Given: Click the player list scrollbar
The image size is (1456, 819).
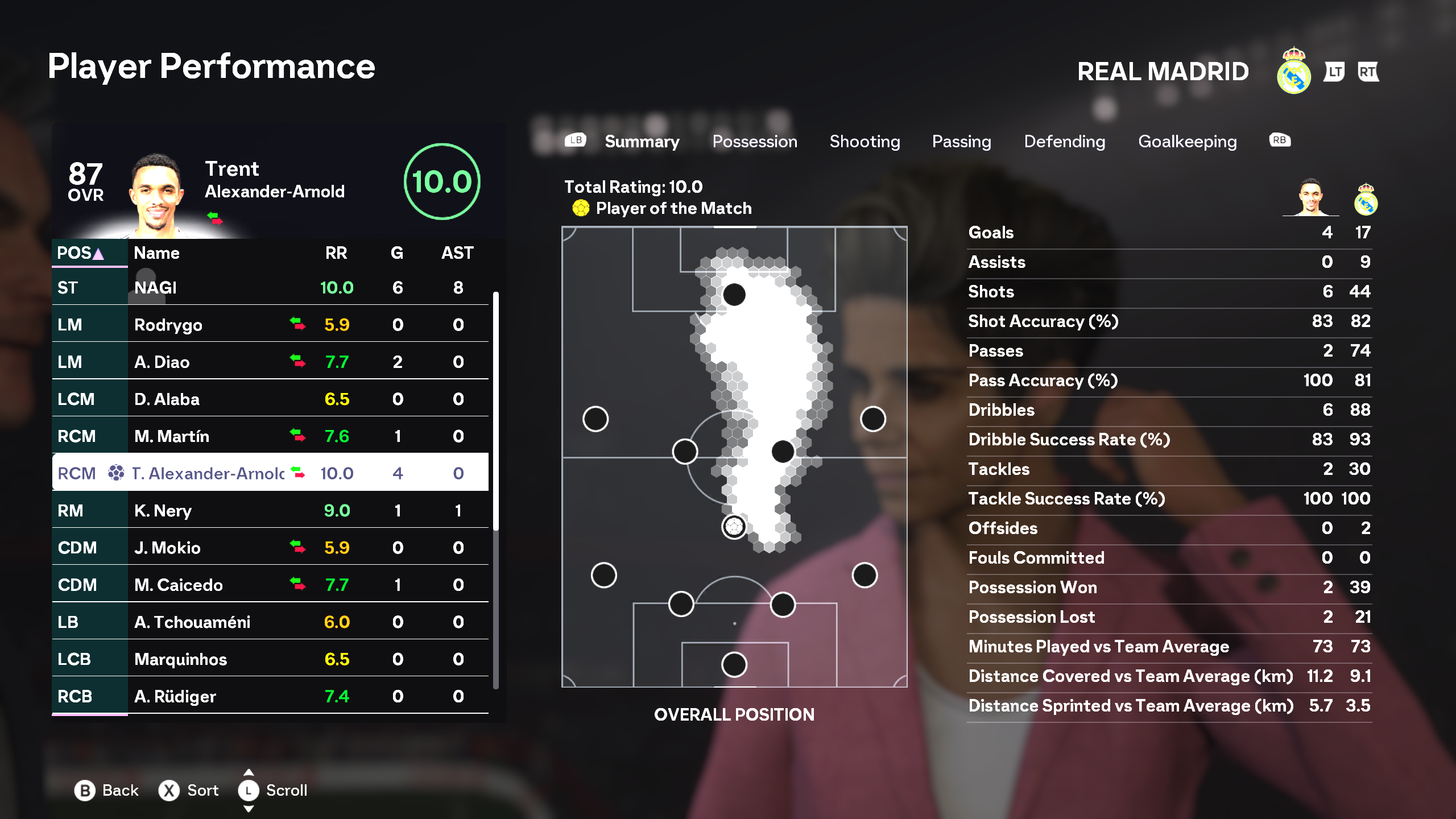Looking at the screenshot, I should coord(496,409).
